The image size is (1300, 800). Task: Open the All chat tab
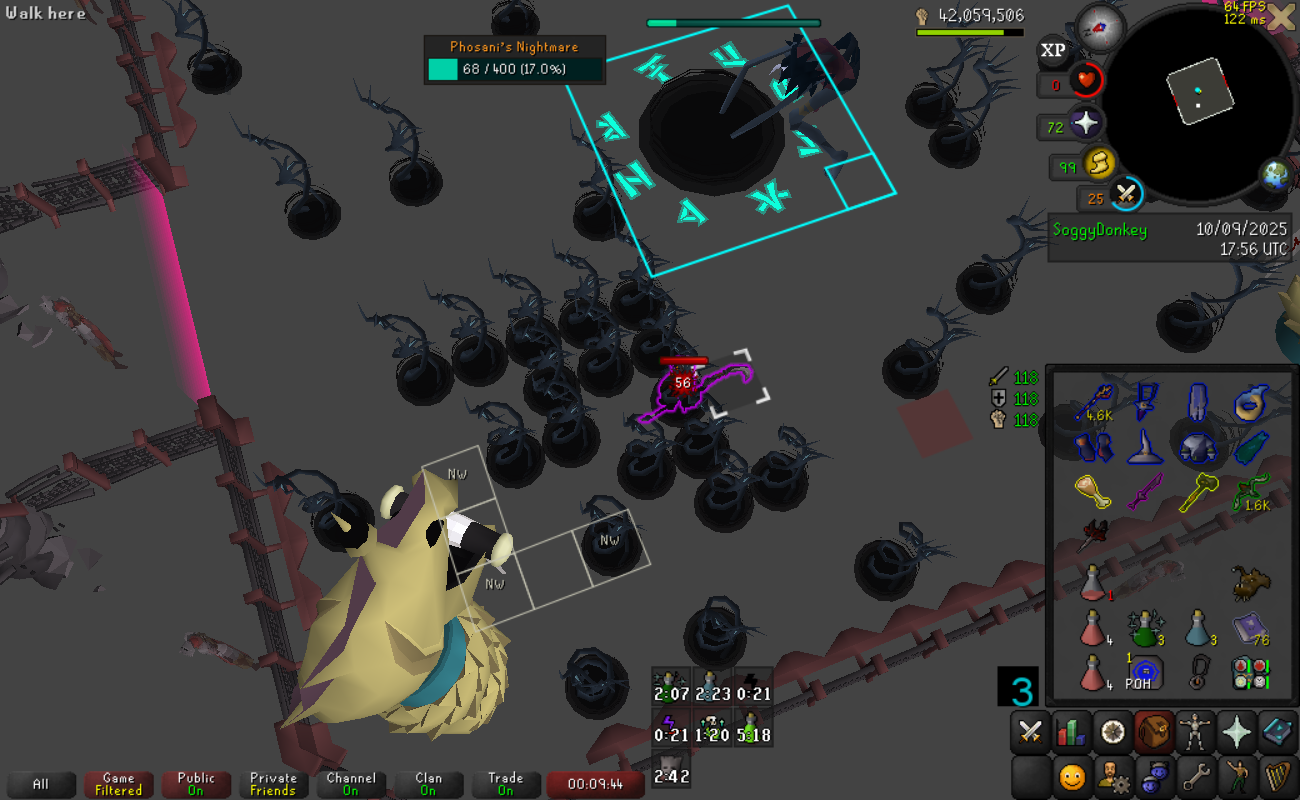40,784
